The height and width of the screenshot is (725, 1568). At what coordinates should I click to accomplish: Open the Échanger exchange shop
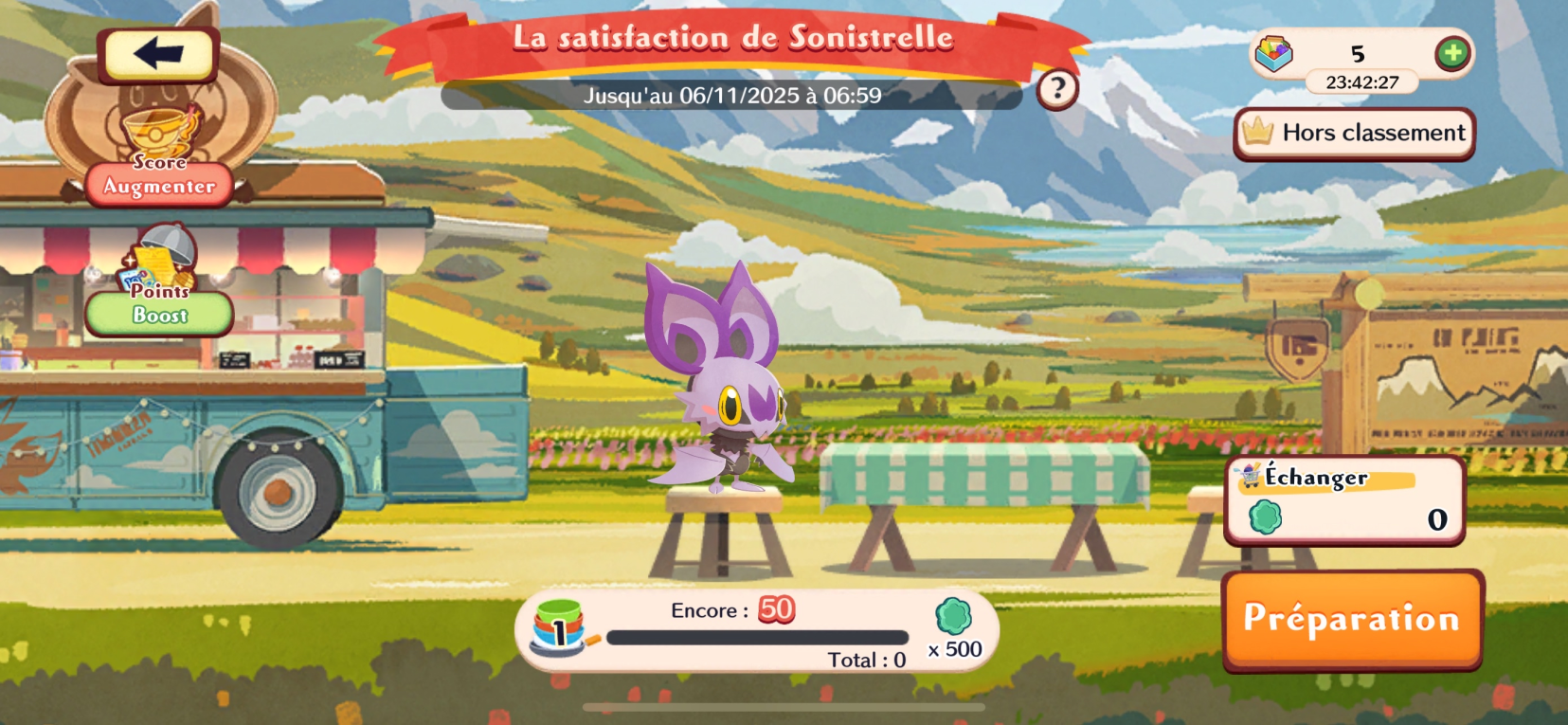click(1344, 499)
